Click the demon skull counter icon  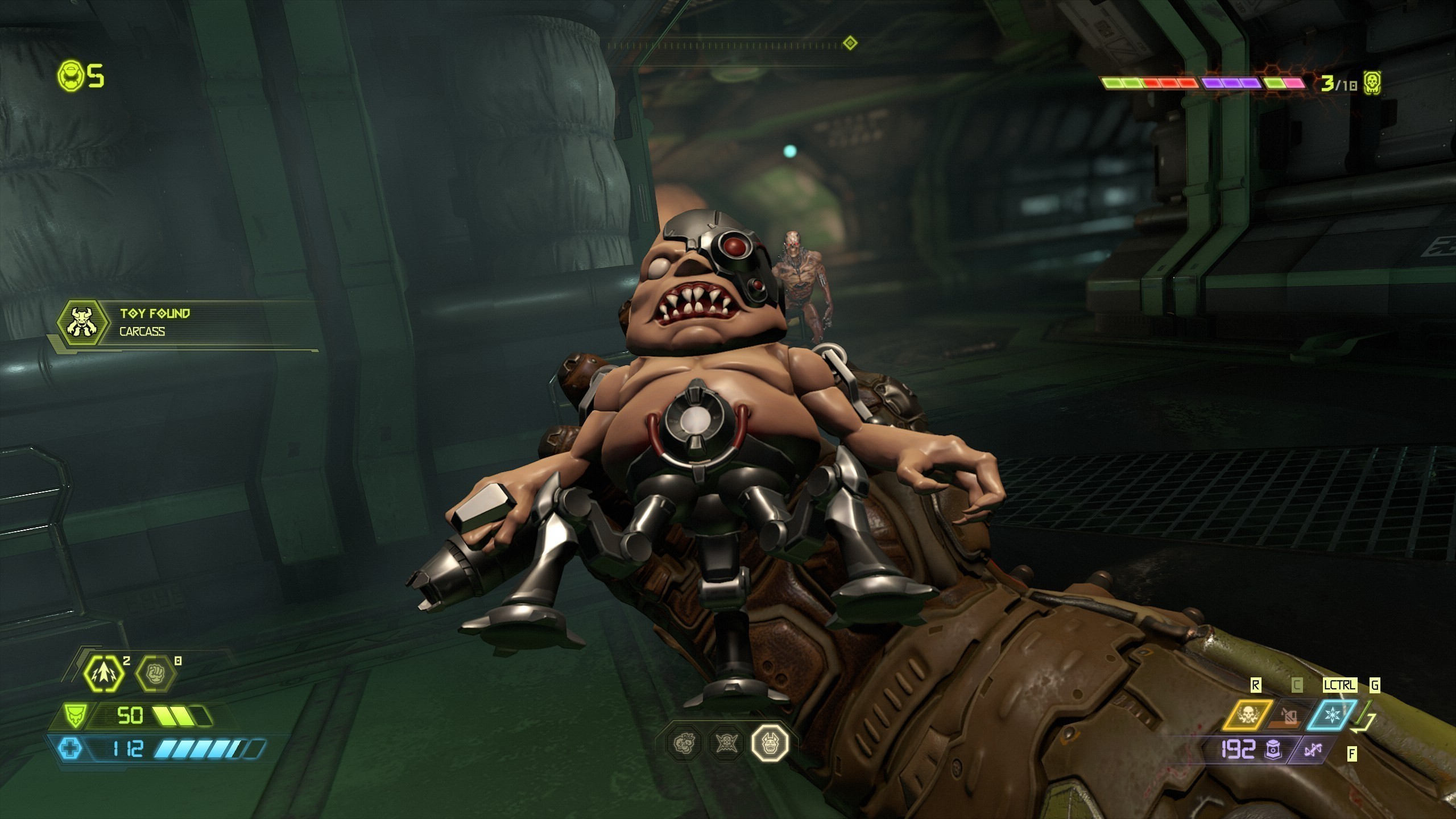(x=1372, y=84)
